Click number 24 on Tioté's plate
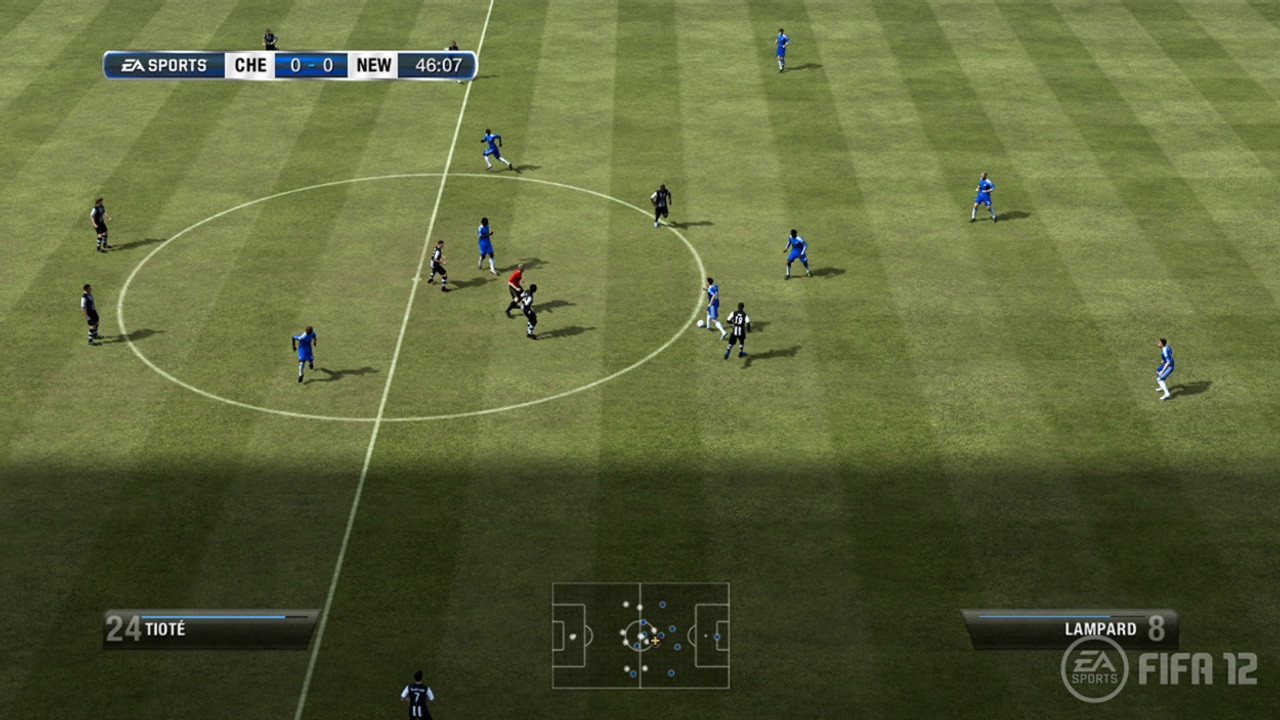The image size is (1280, 720). (122, 629)
